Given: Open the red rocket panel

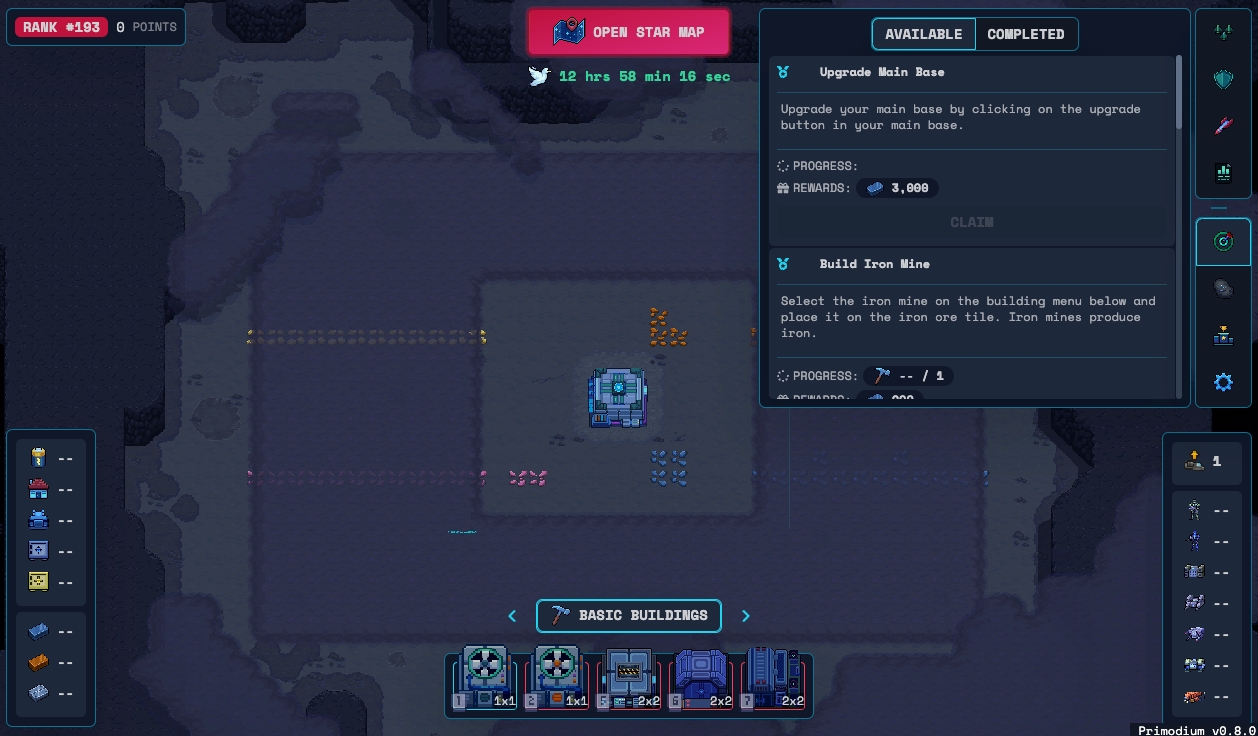Looking at the screenshot, I should pos(1223,126).
